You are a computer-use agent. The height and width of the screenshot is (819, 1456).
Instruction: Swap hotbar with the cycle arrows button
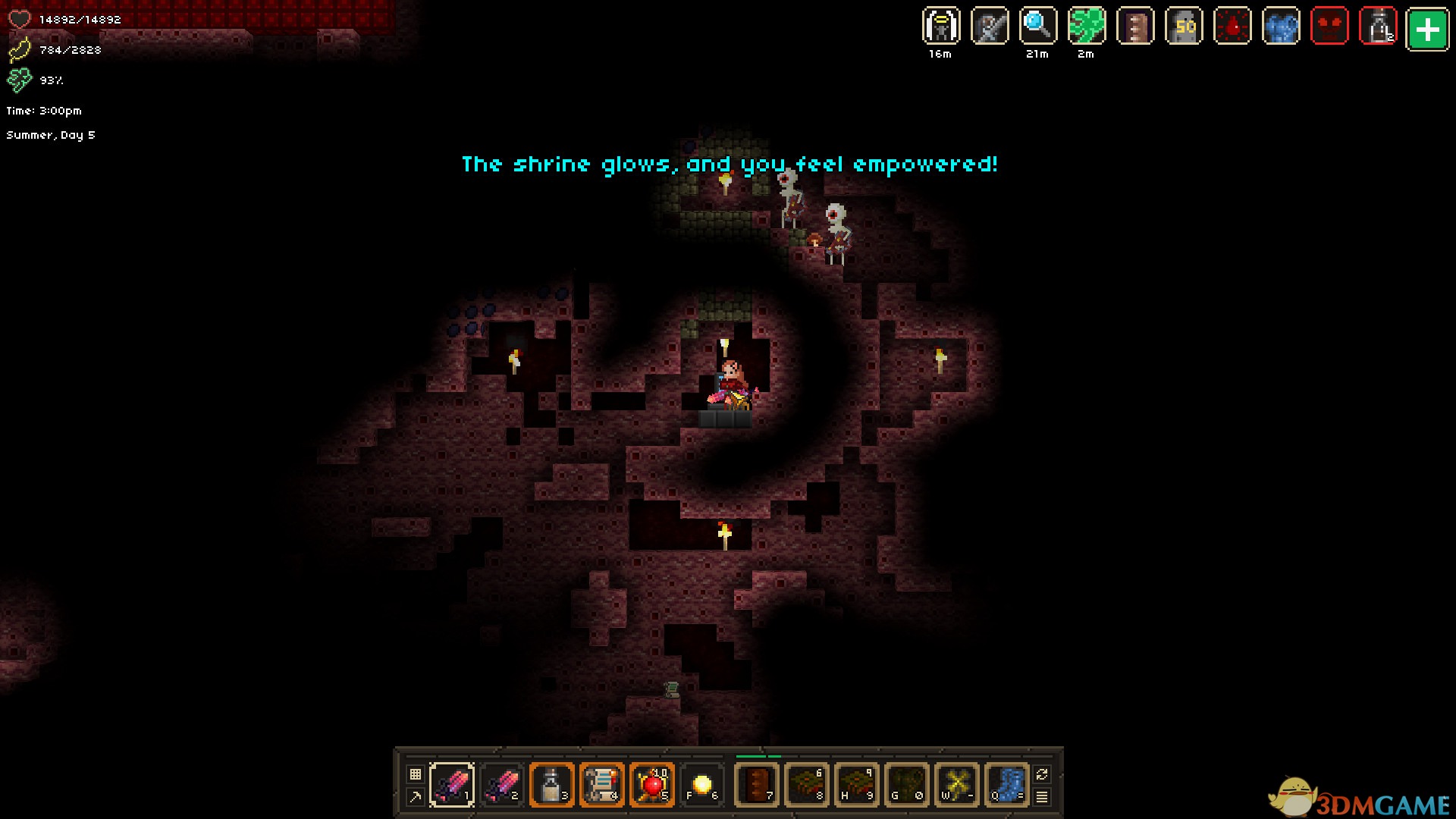tap(1042, 774)
